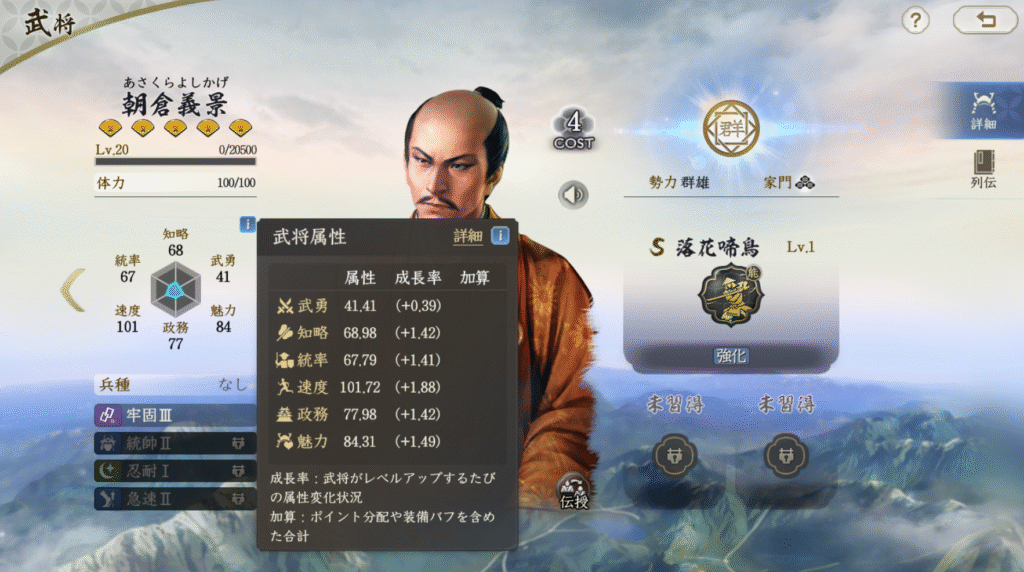Play the general's voice speaker icon
Image resolution: width=1024 pixels, height=572 pixels.
[573, 194]
